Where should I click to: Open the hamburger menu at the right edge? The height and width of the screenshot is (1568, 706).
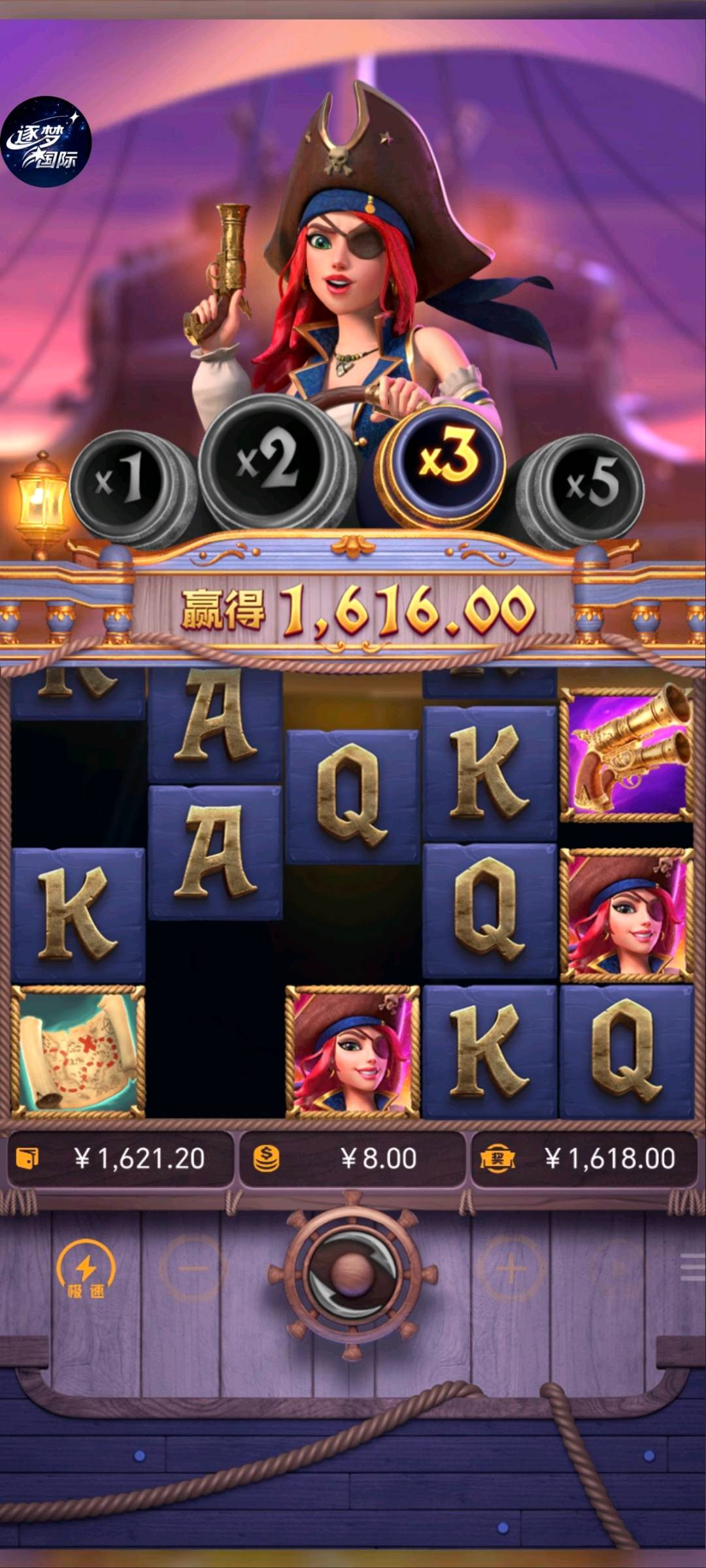click(692, 1269)
